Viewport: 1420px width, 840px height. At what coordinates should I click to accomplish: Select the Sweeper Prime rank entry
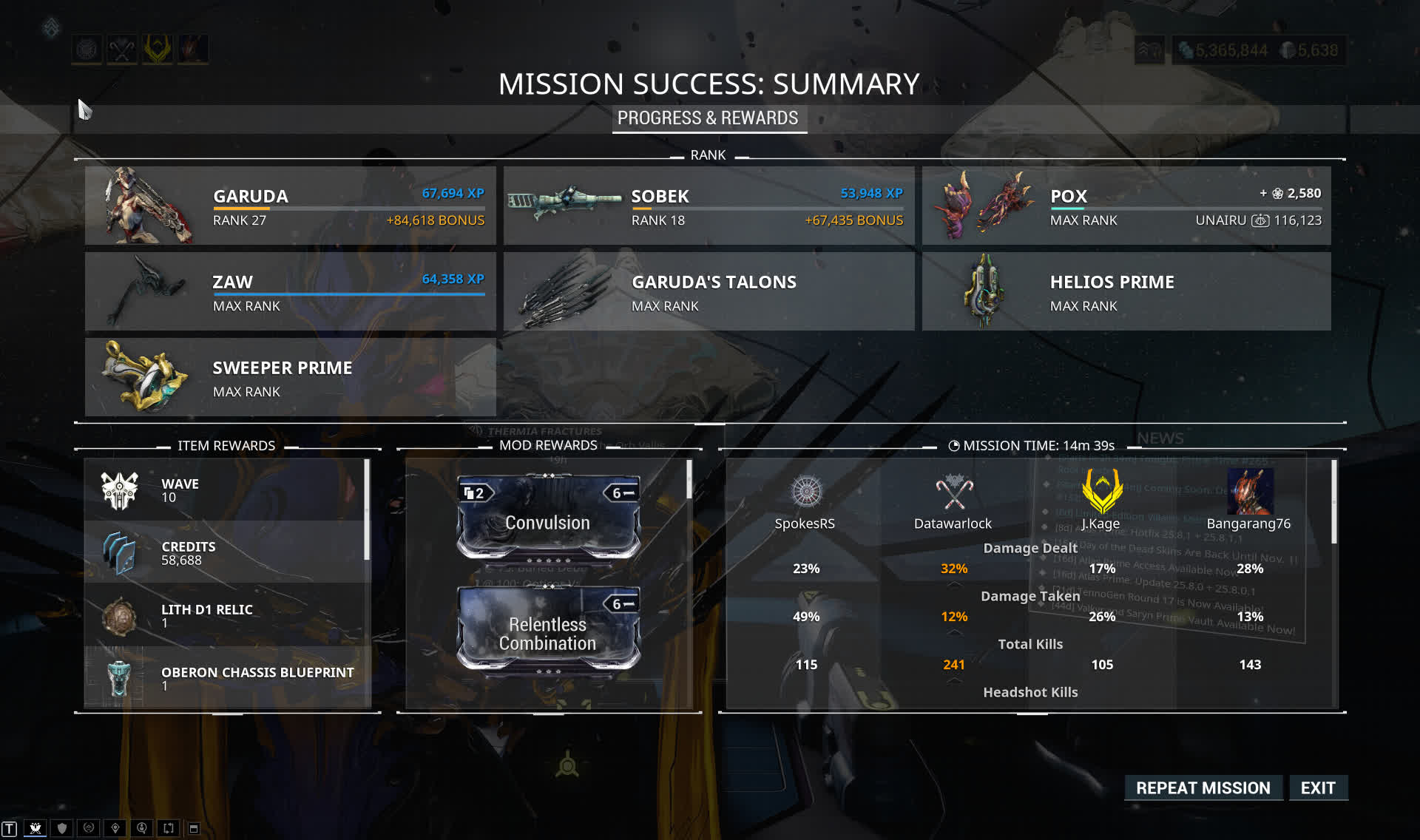tap(290, 377)
